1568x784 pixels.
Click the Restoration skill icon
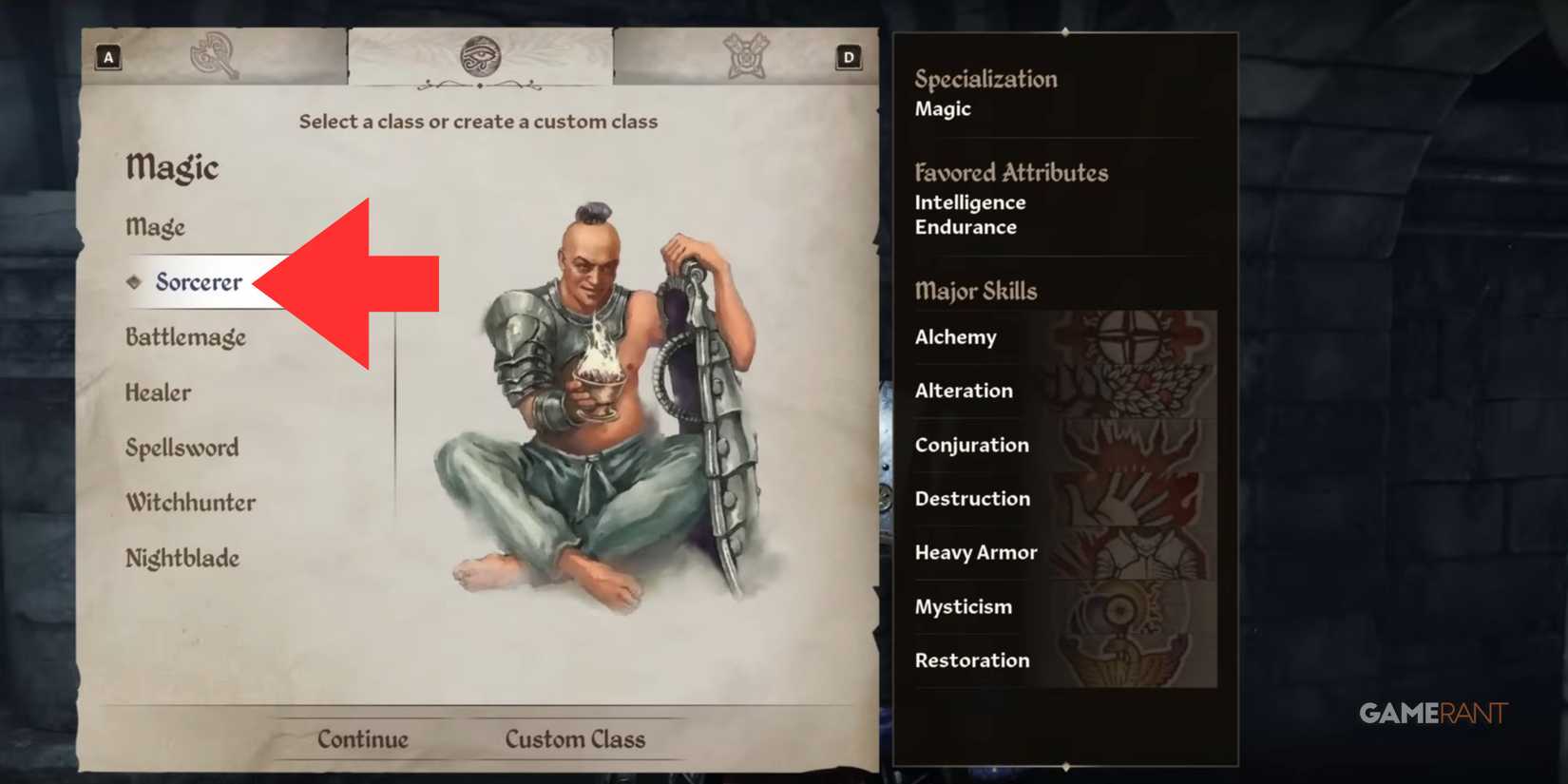[1131, 660]
